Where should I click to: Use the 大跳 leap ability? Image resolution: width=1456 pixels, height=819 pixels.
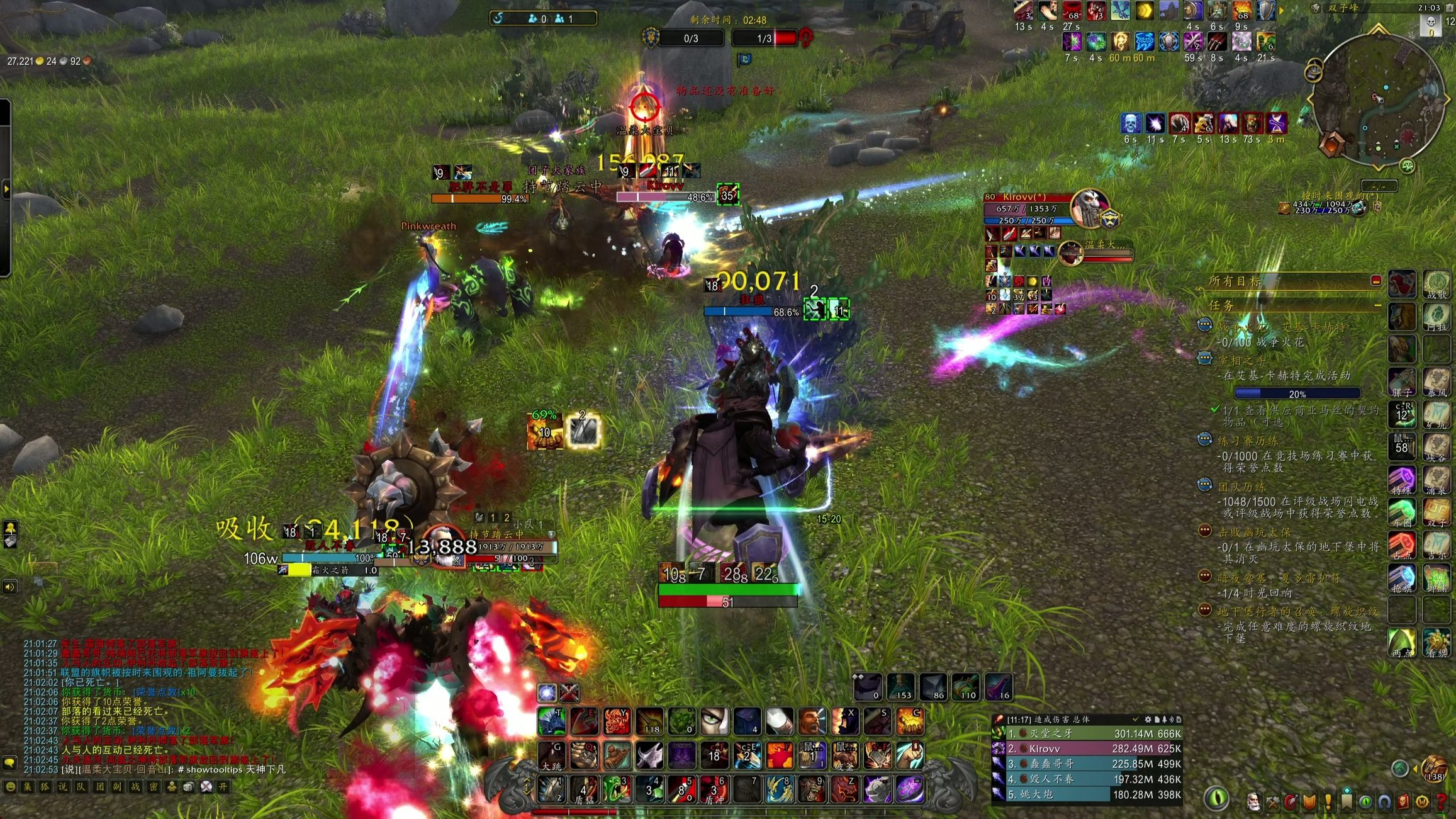click(552, 755)
